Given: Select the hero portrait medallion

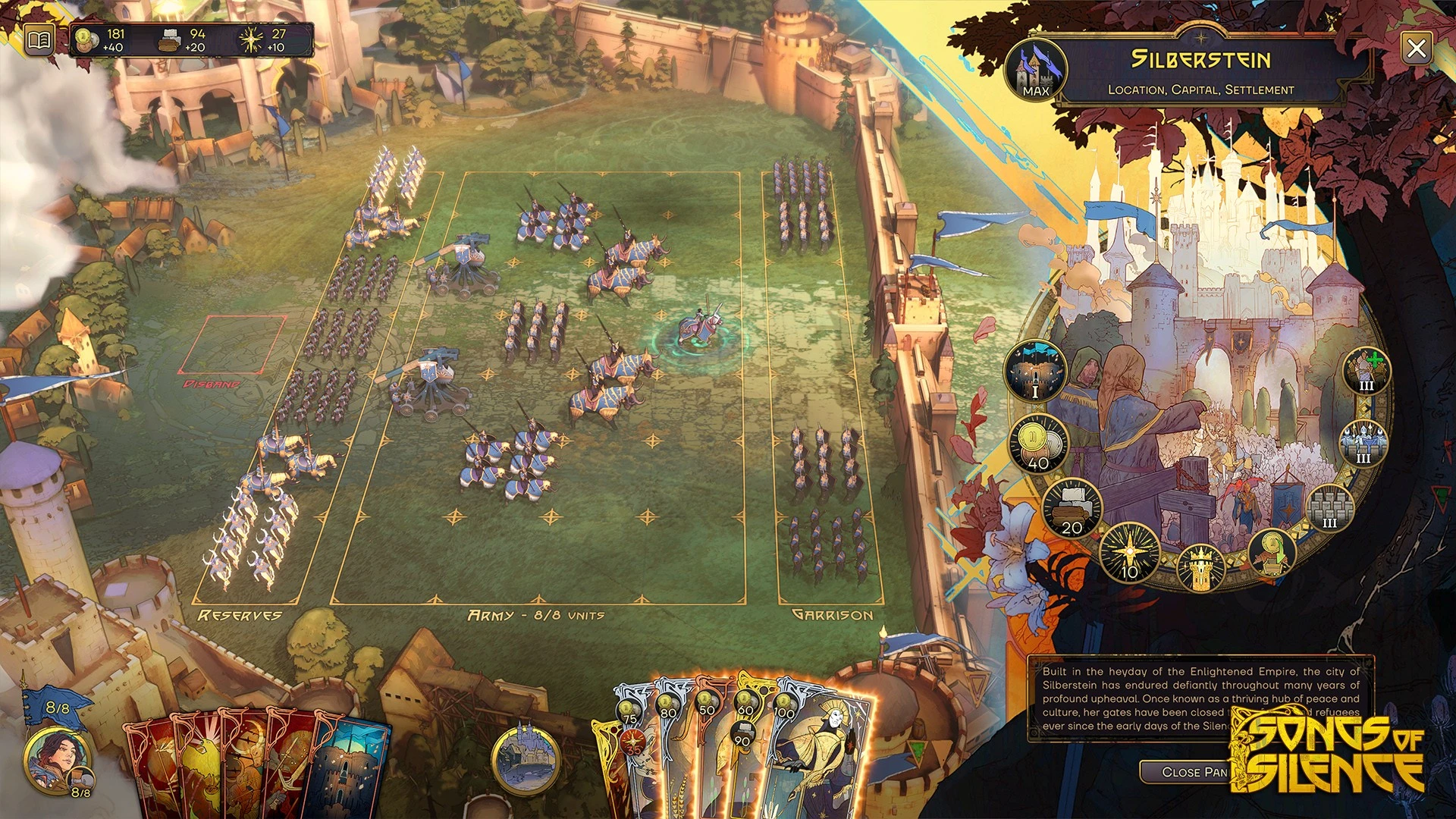Looking at the screenshot, I should [x=58, y=760].
